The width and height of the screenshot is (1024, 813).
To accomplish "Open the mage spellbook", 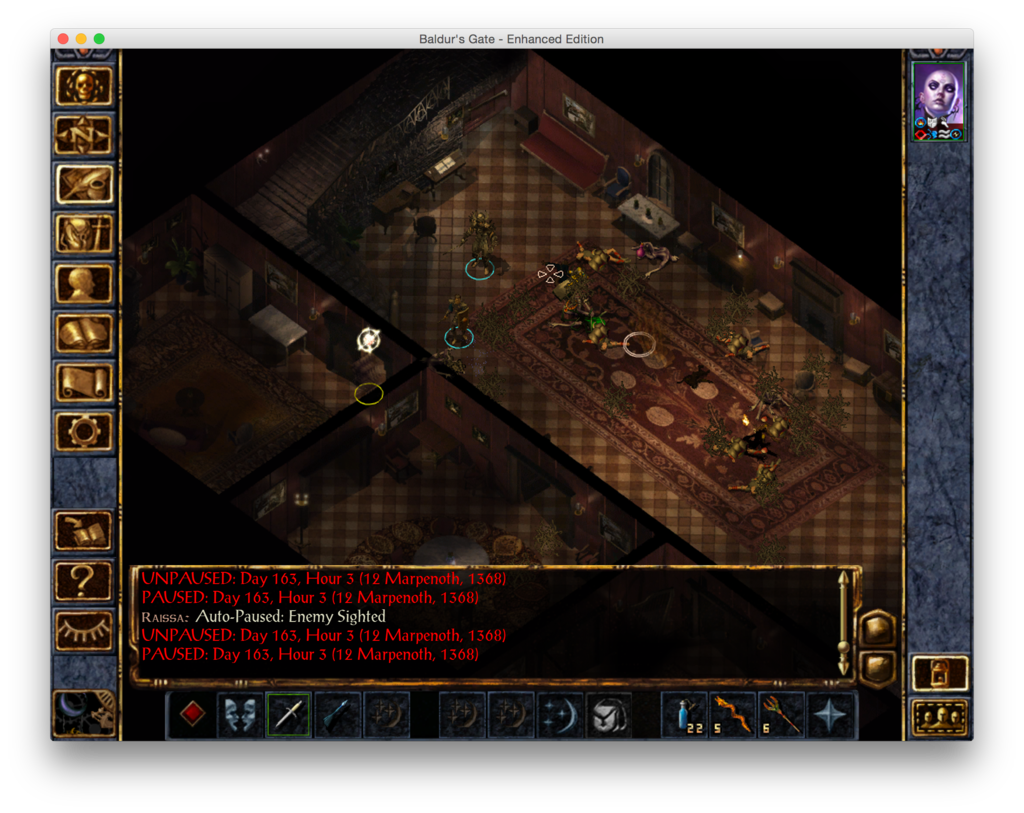I will click(84, 333).
